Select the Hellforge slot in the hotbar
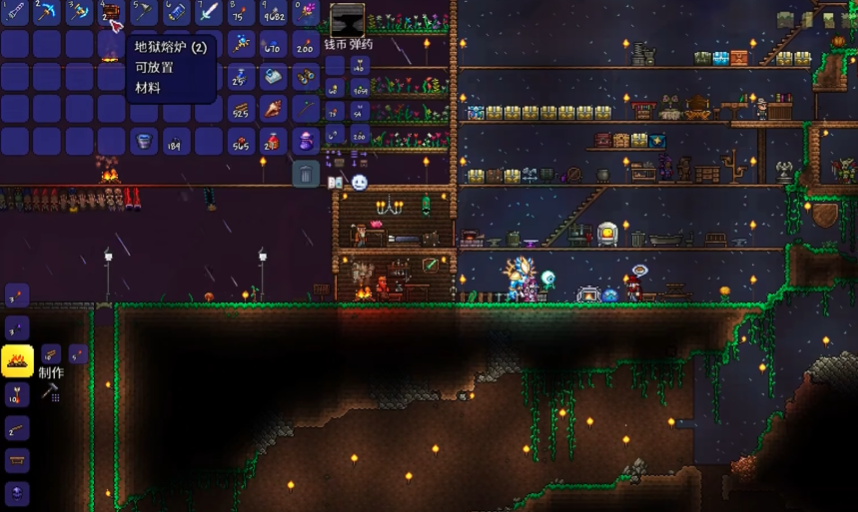The image size is (858, 512). click(x=110, y=13)
